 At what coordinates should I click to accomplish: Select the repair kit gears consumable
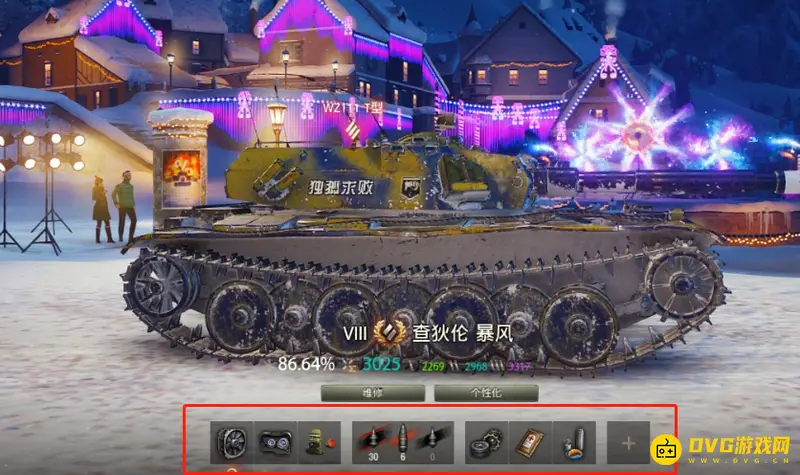tap(486, 441)
